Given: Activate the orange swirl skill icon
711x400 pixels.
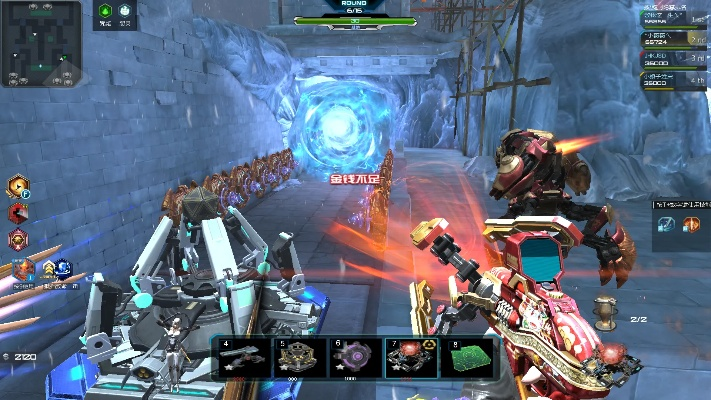Looking at the screenshot, I should (x=18, y=186).
